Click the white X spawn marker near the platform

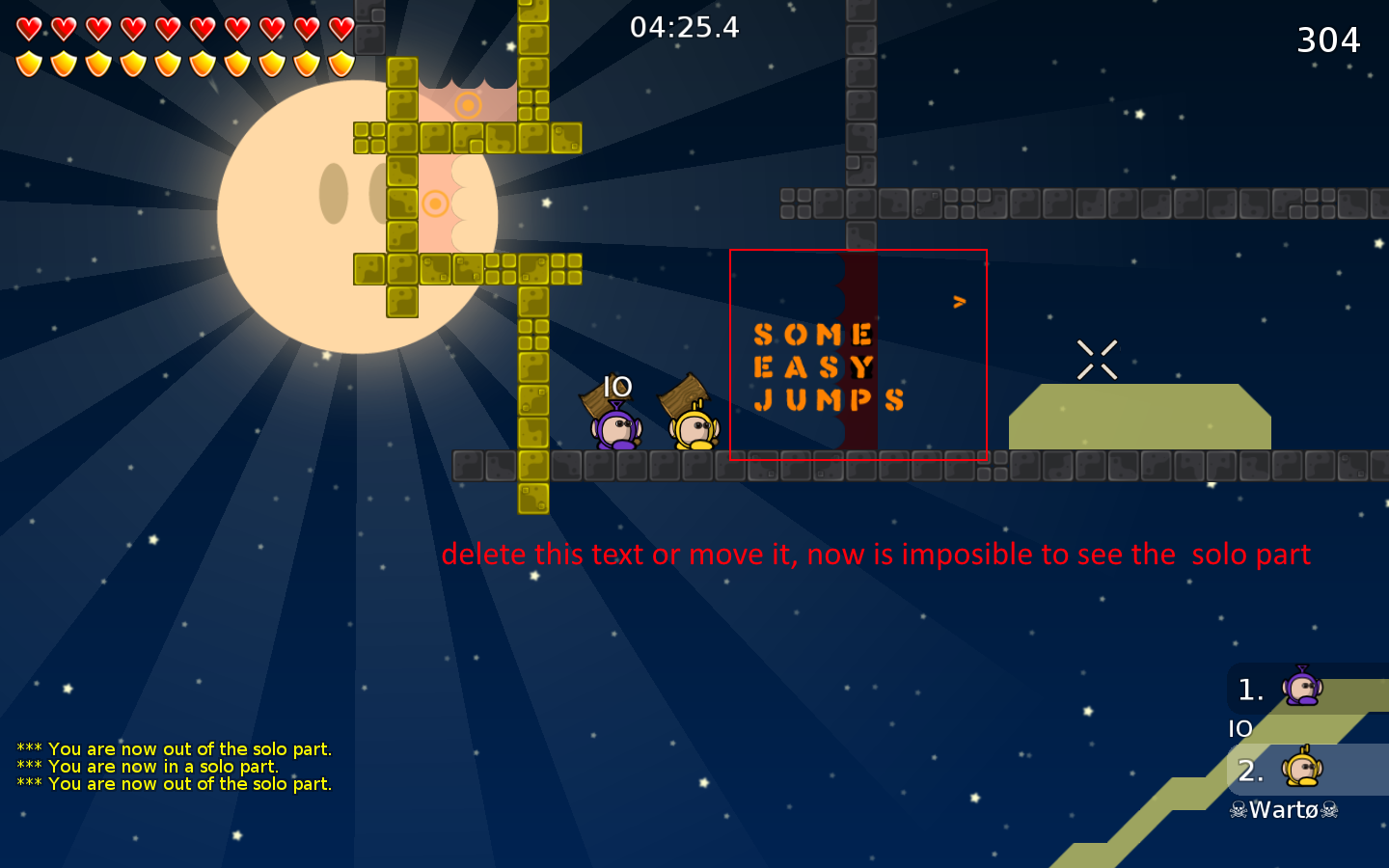pos(1098,358)
